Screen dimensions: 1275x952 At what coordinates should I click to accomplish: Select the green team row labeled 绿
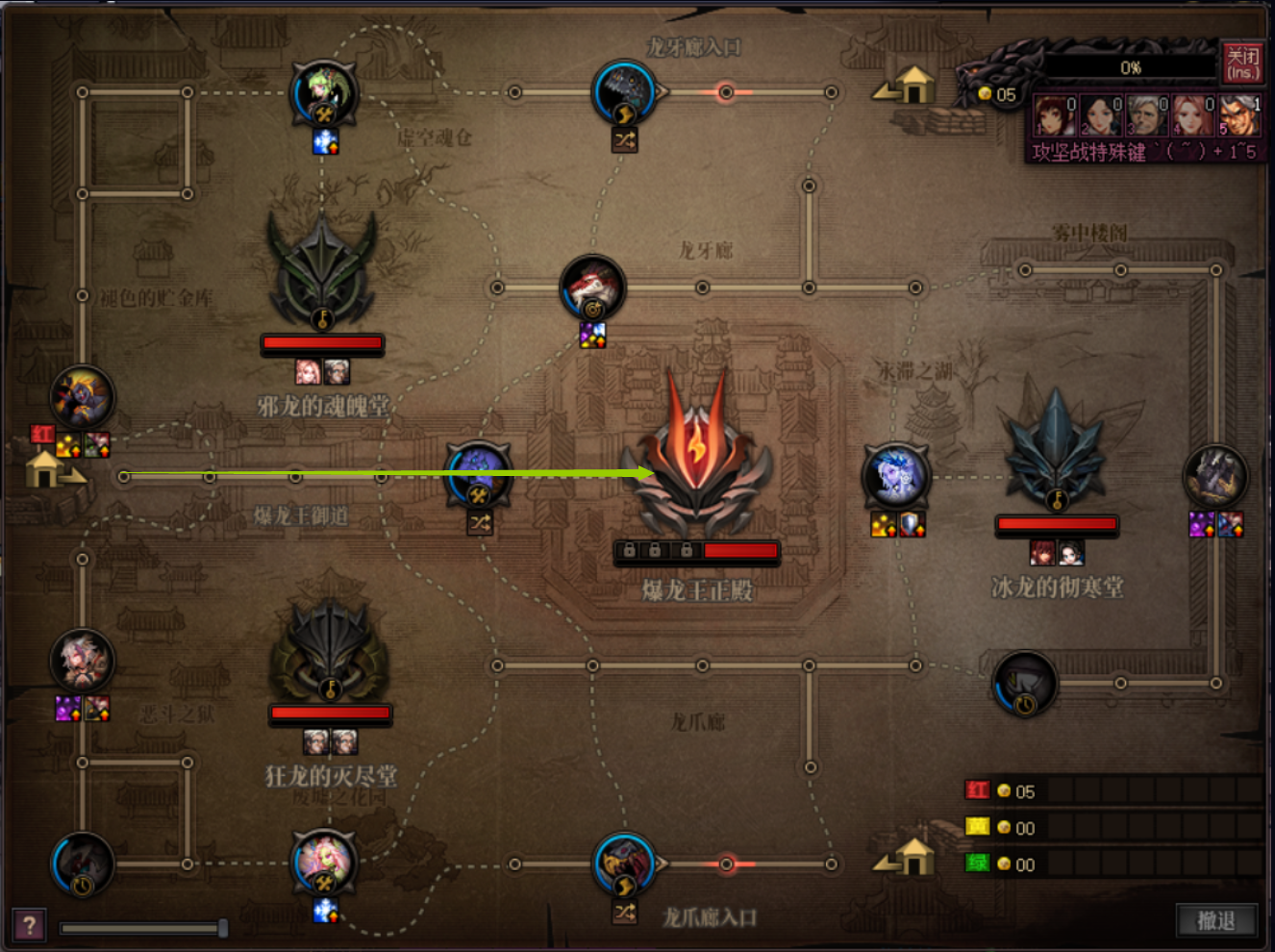(x=978, y=864)
